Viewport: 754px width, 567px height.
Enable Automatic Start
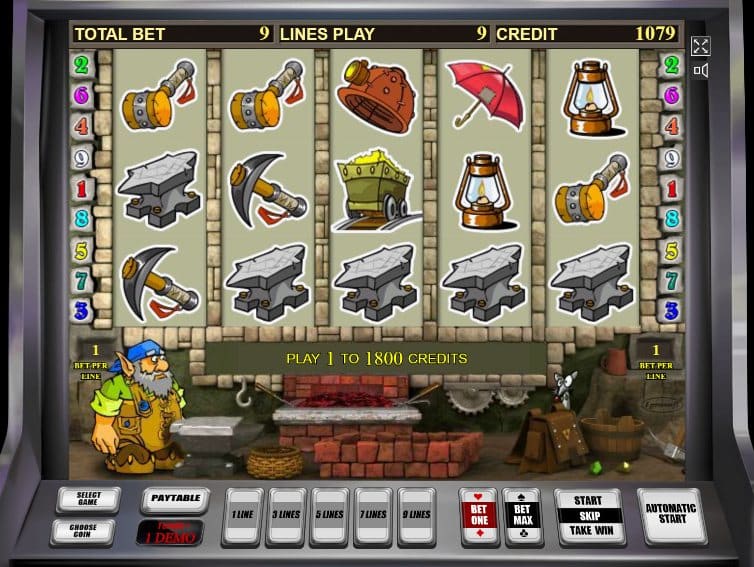671,516
